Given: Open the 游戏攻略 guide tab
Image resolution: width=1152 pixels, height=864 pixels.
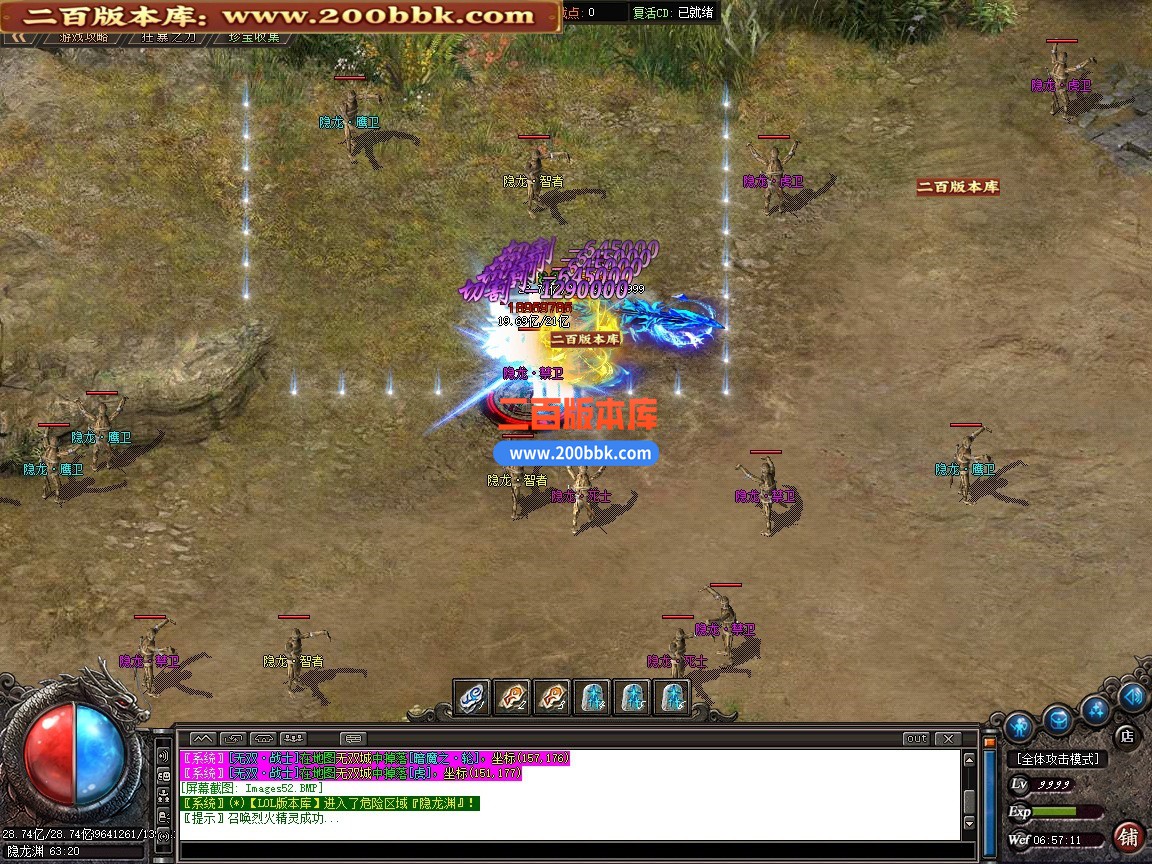Looking at the screenshot, I should point(84,37).
